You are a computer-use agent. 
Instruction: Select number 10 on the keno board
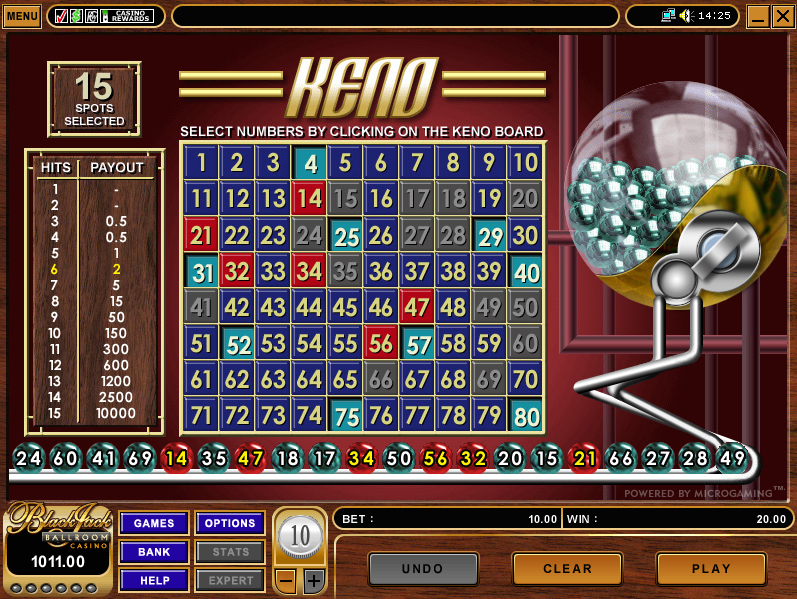[525, 162]
